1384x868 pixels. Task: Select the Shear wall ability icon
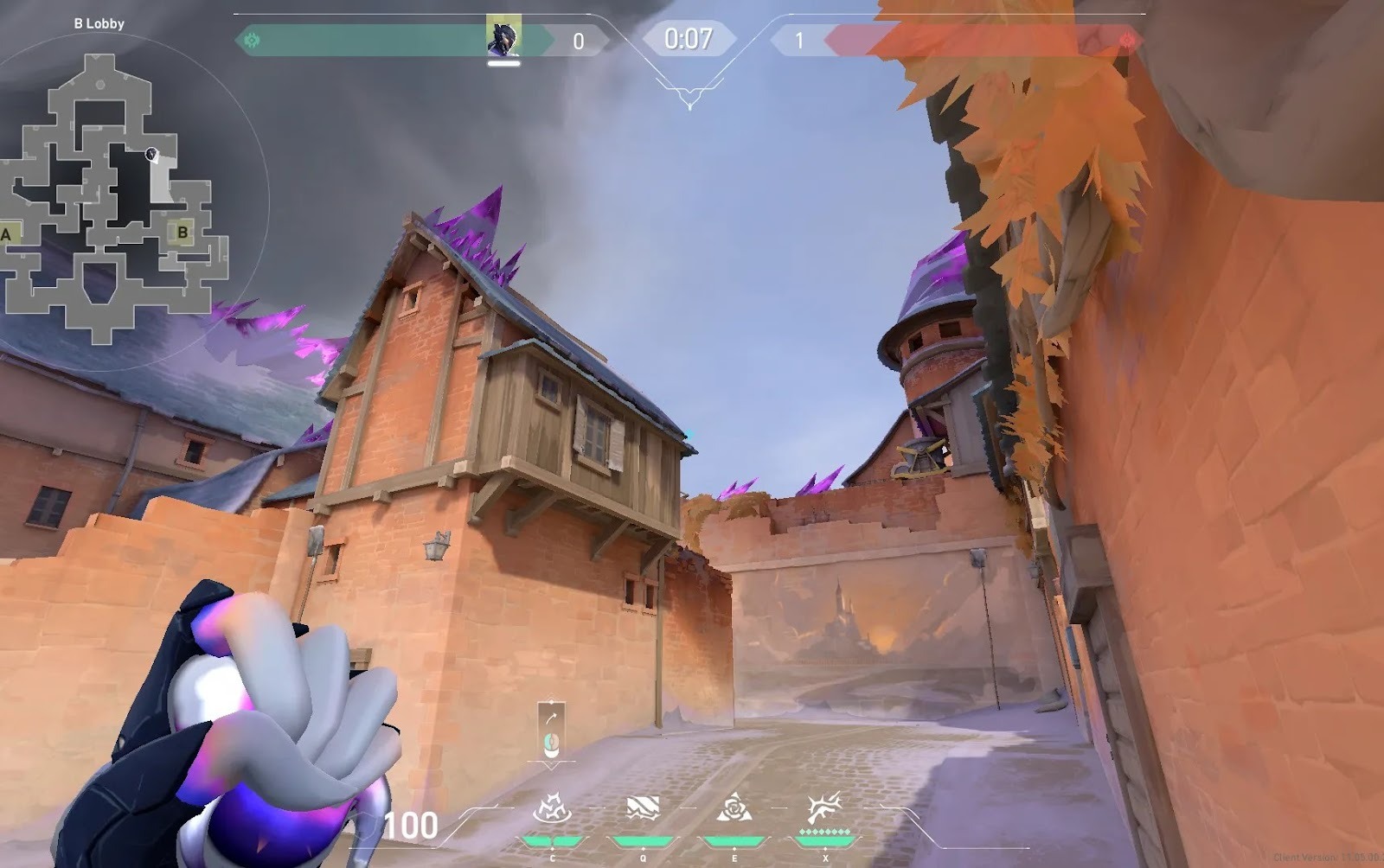point(643,809)
